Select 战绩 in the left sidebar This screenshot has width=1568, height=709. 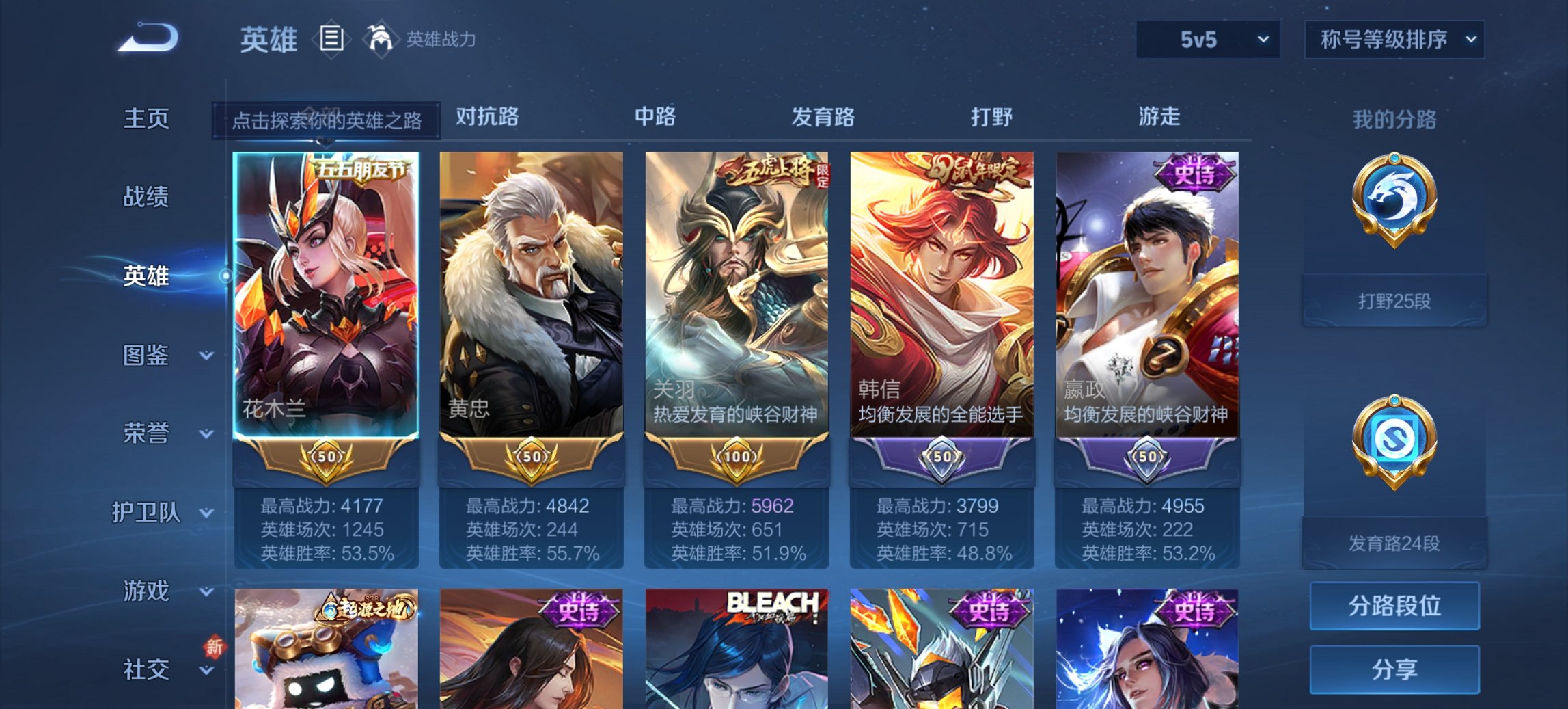pyautogui.click(x=145, y=198)
